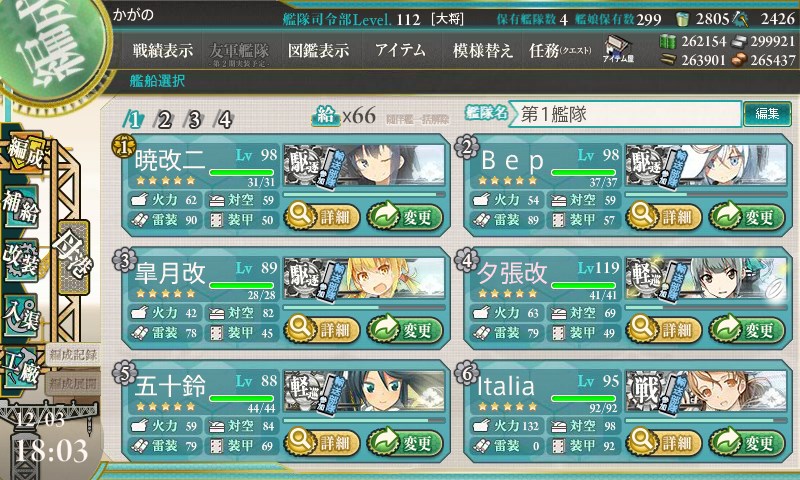
Task: Show 詳細 details for Italia
Action: [664, 441]
